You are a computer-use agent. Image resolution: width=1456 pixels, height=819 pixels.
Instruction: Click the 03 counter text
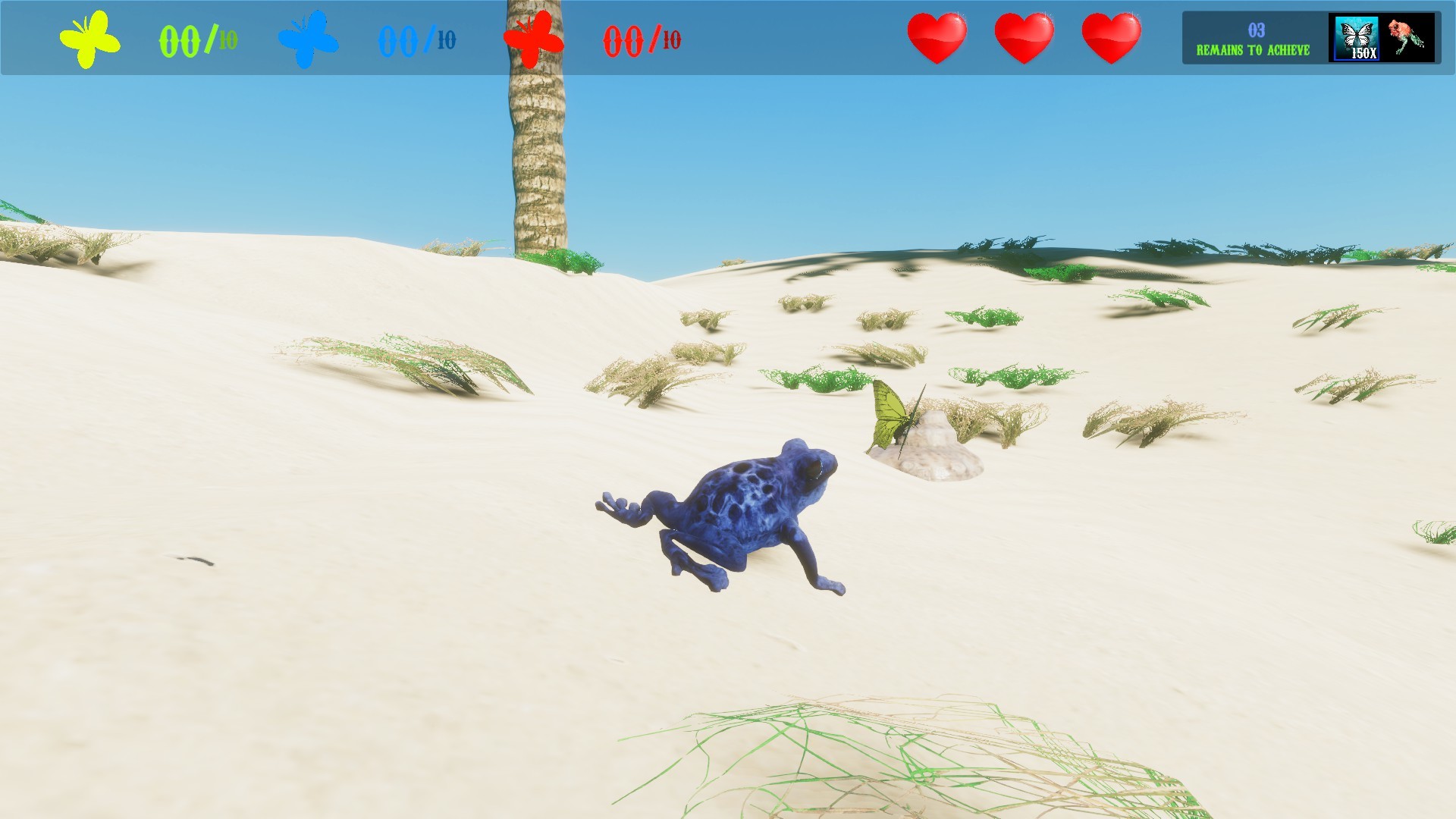click(1255, 29)
